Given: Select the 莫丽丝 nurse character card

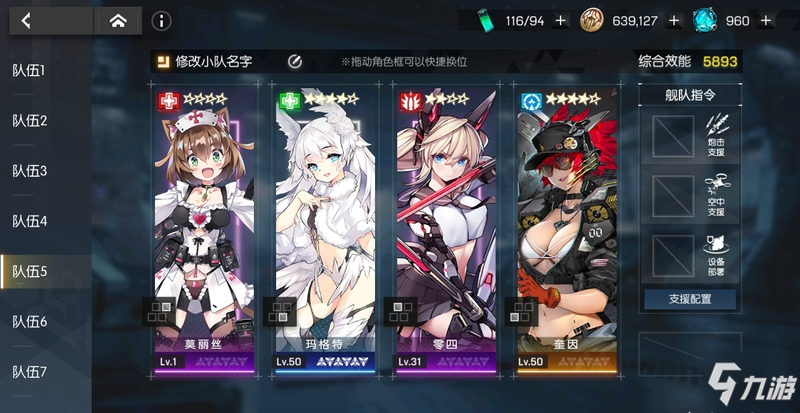Looking at the screenshot, I should tap(204, 230).
